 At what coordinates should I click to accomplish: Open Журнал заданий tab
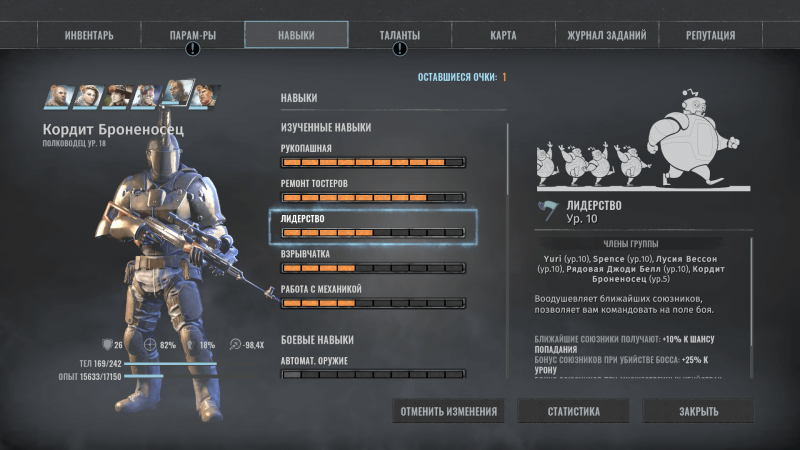[606, 35]
